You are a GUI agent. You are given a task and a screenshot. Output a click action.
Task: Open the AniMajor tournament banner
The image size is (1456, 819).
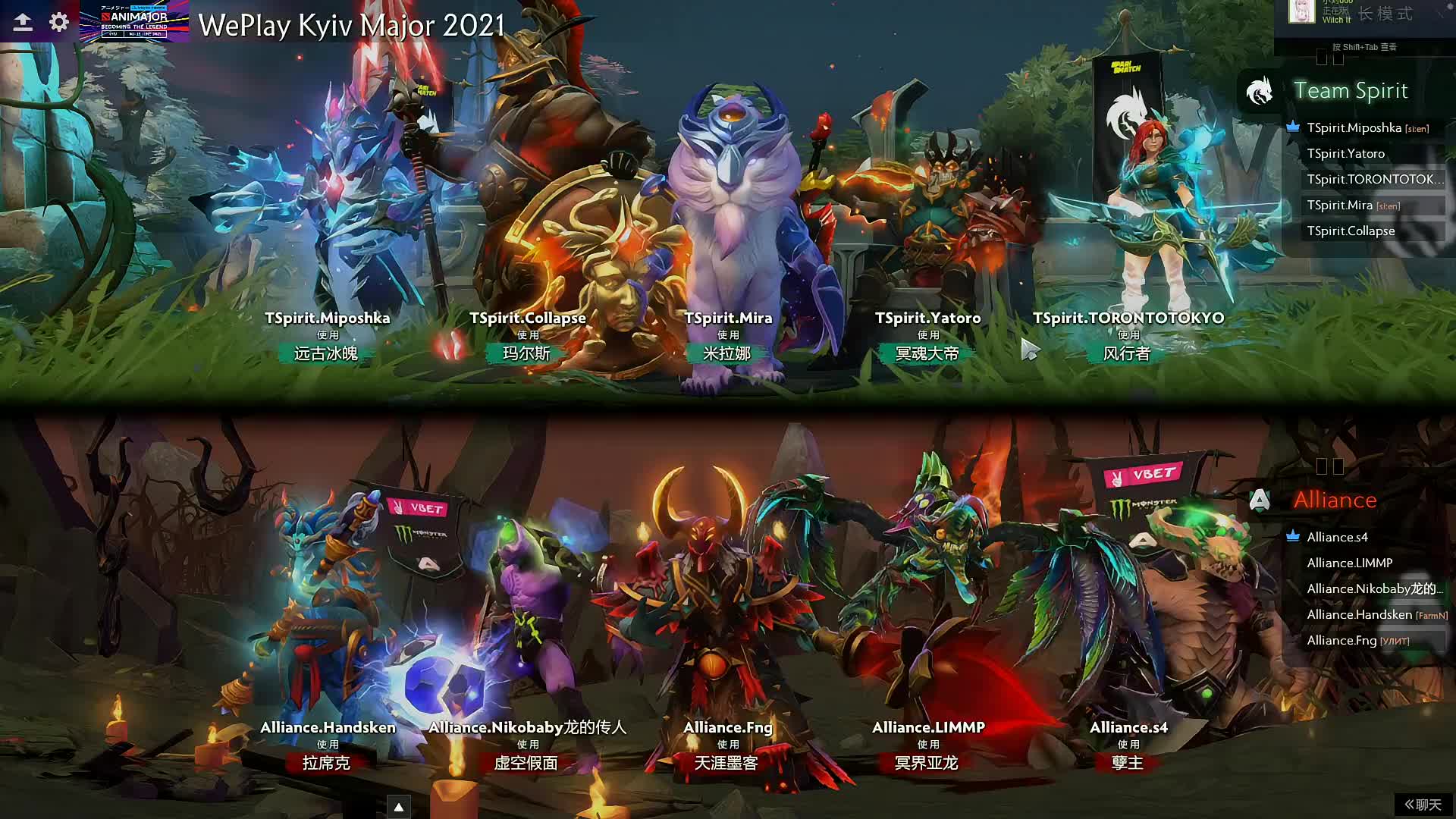[x=134, y=21]
